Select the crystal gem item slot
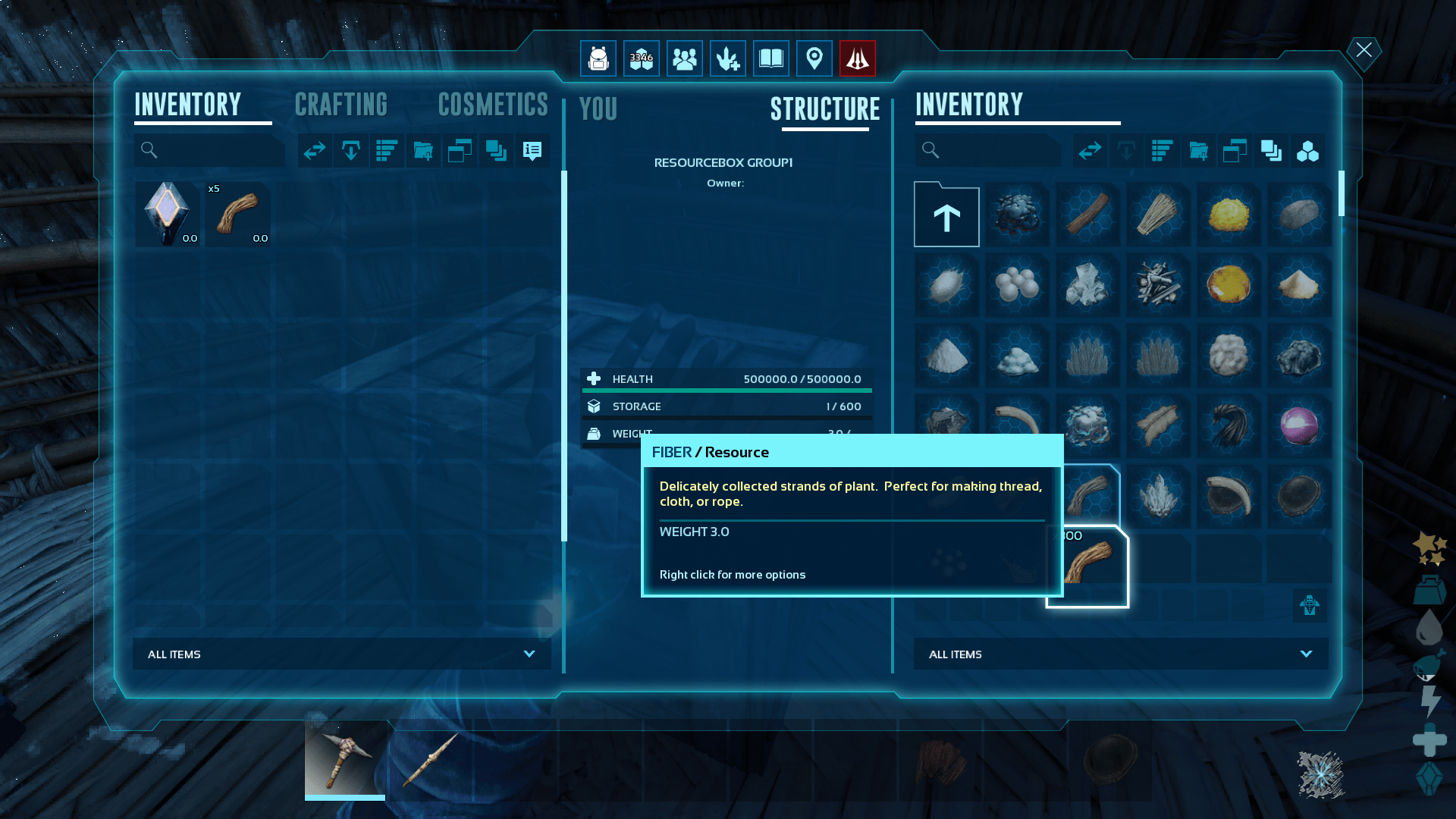Viewport: 1456px width, 819px height. (168, 214)
